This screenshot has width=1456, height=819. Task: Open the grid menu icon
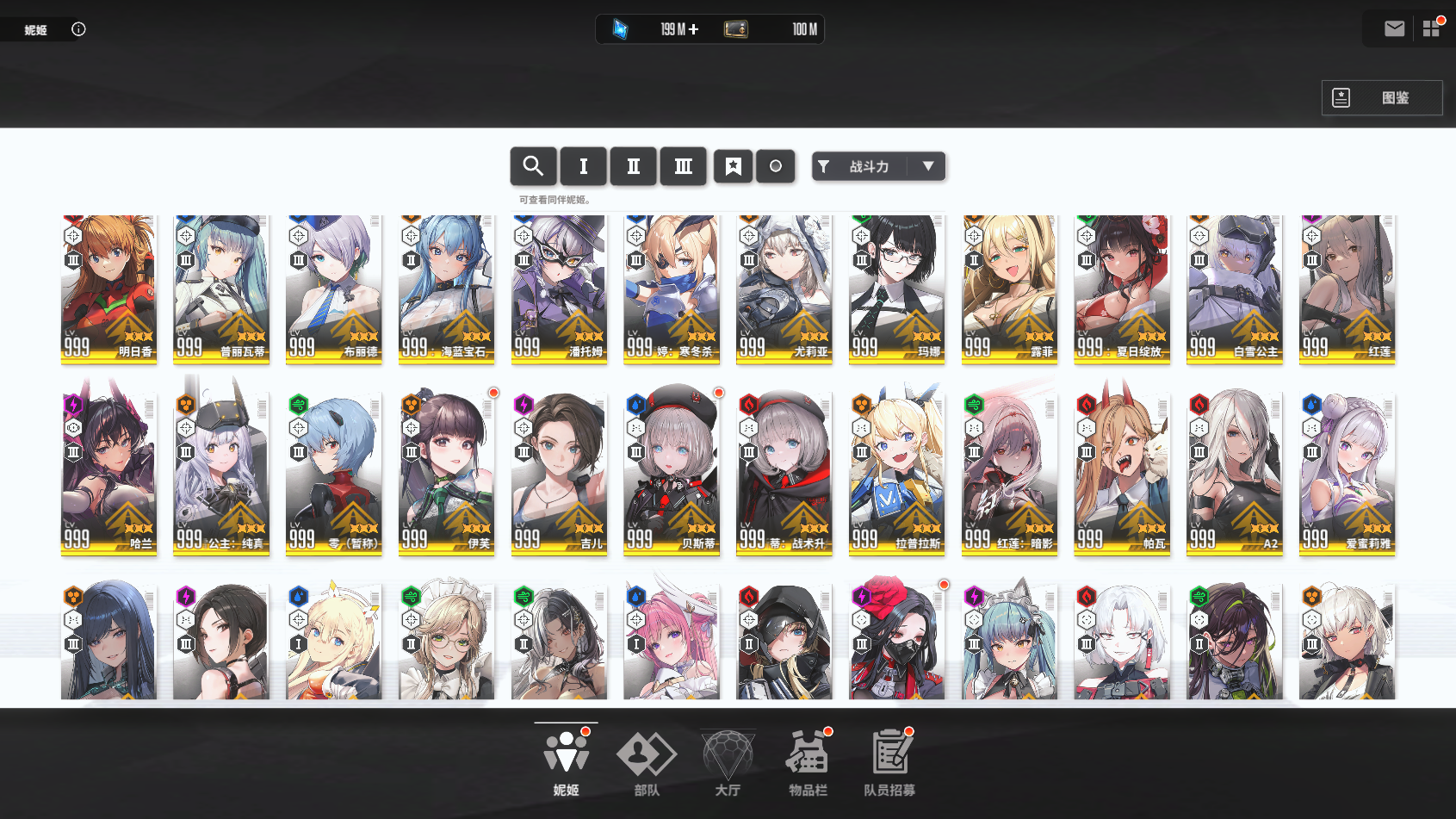[1431, 29]
